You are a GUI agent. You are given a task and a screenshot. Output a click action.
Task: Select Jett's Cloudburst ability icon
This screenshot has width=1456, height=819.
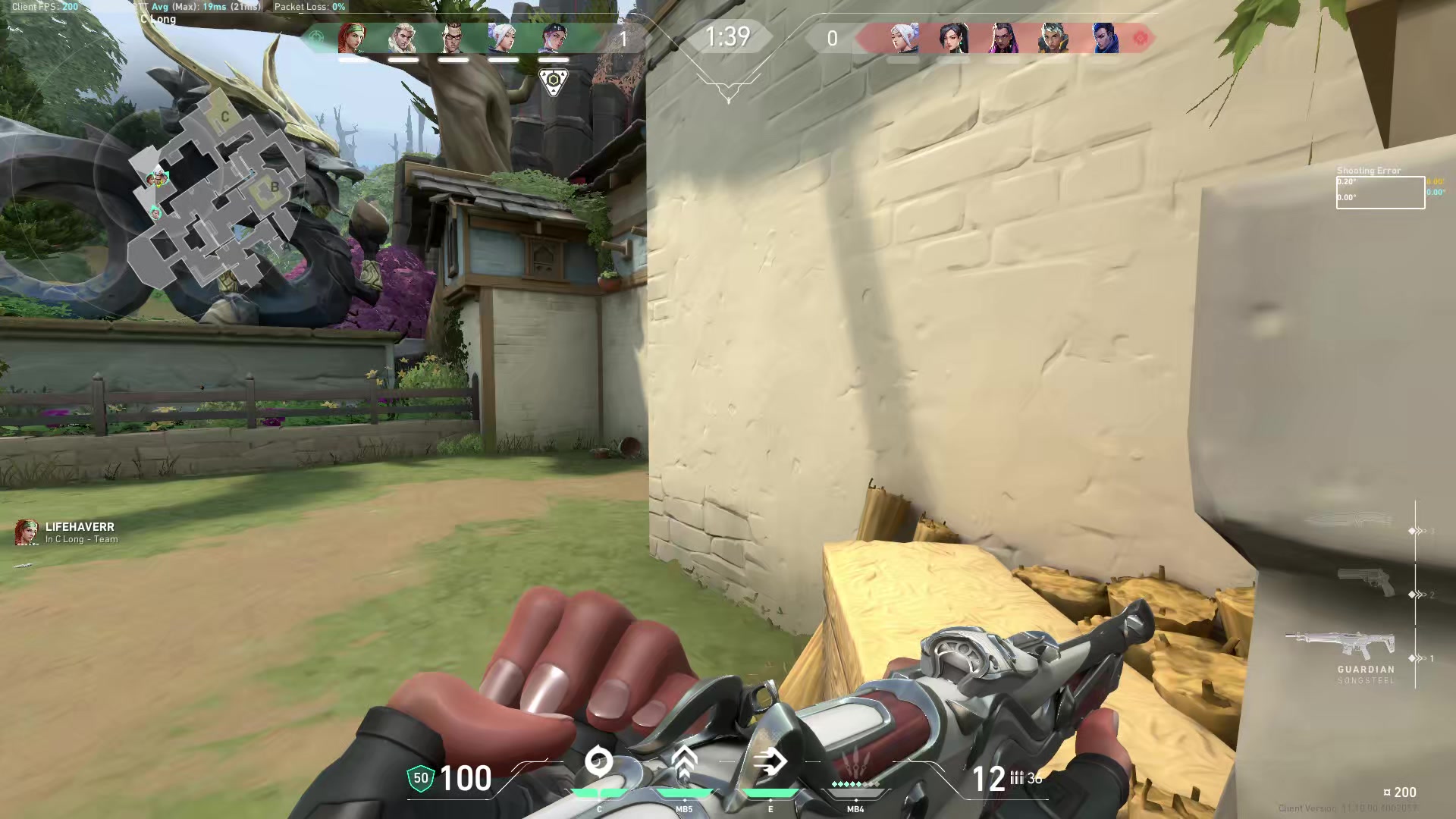coord(599,762)
